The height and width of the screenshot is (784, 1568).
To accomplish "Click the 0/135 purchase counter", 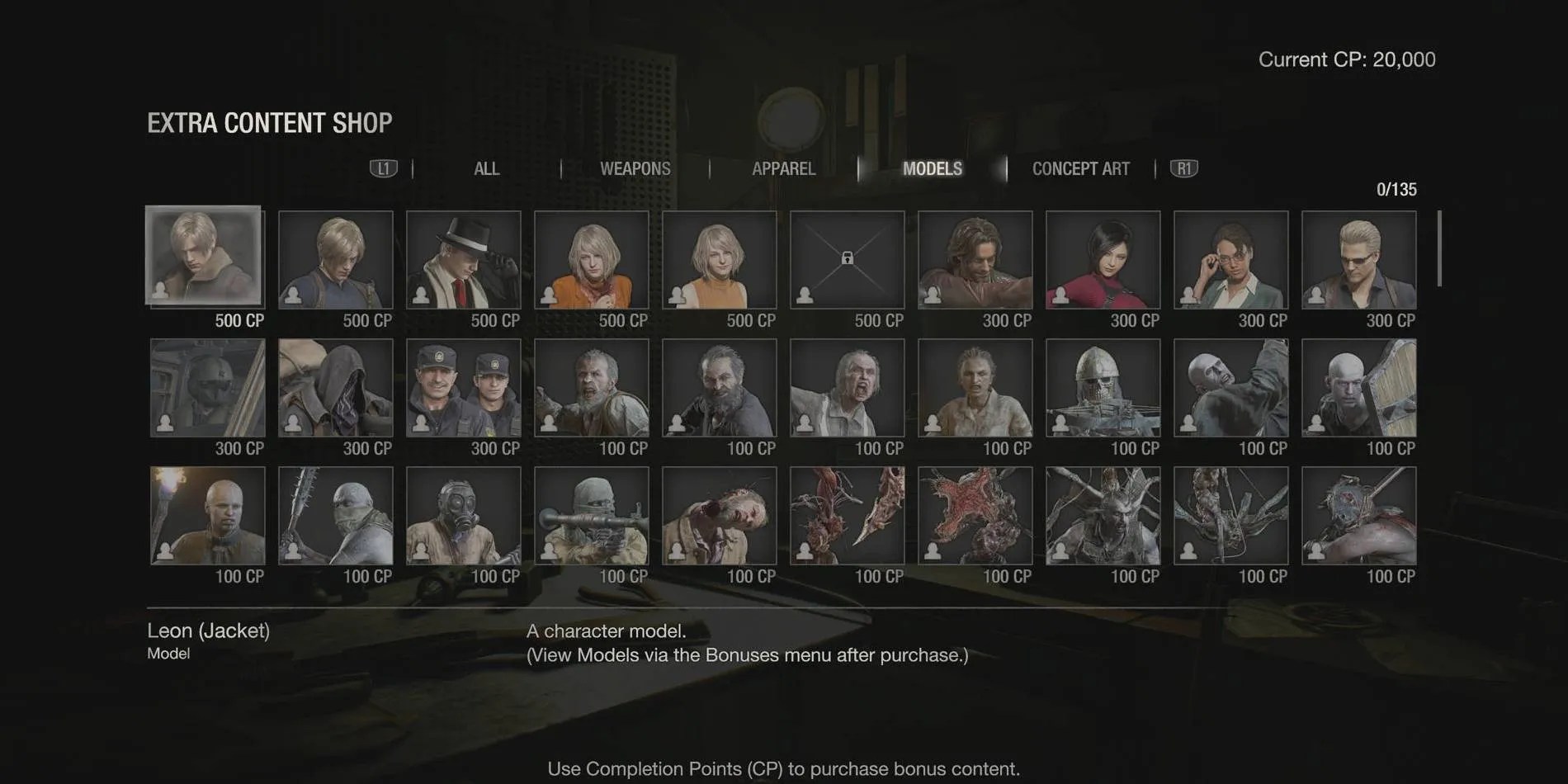I will point(1395,190).
